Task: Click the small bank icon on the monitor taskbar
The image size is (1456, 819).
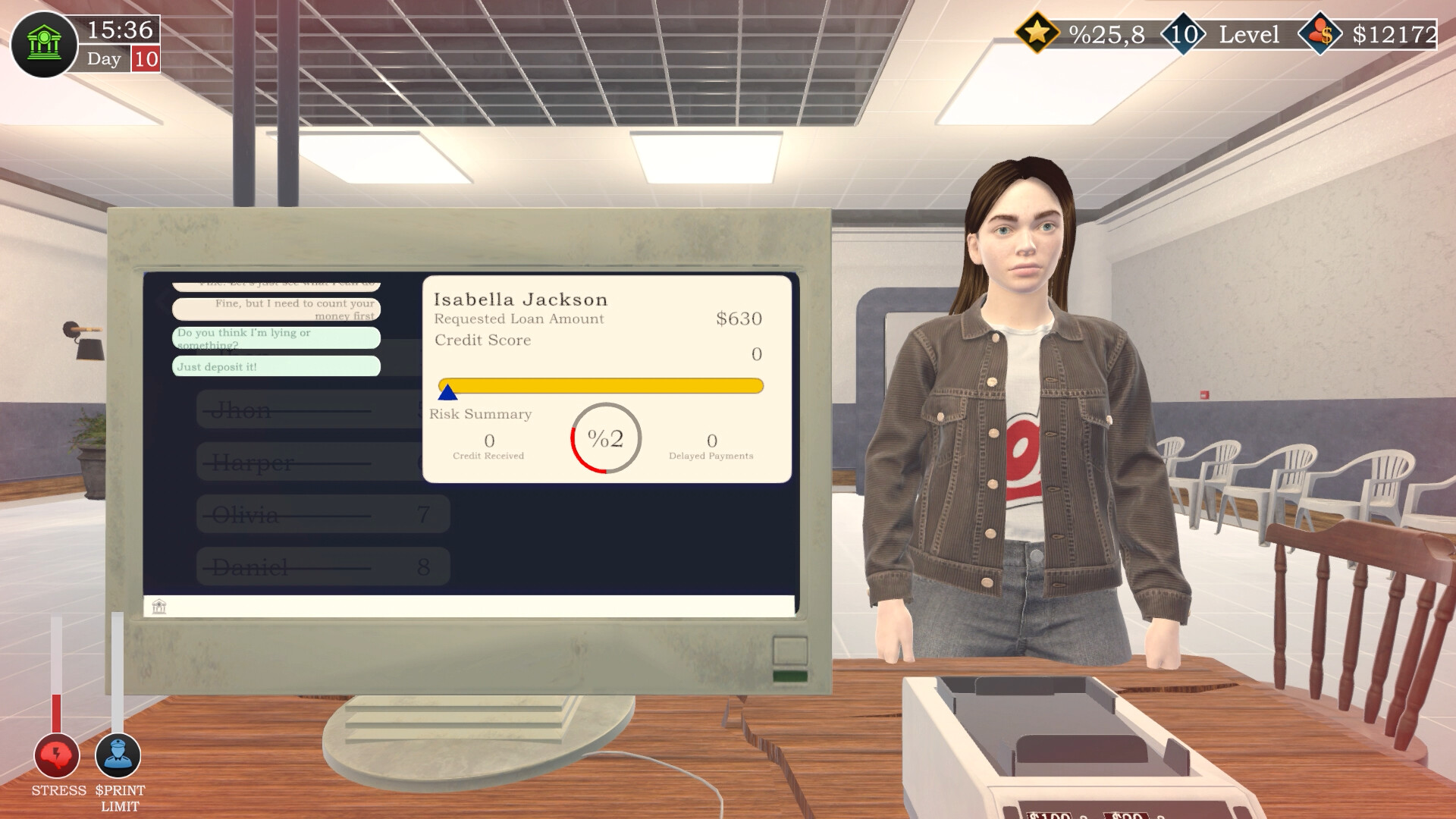Action: [x=158, y=607]
